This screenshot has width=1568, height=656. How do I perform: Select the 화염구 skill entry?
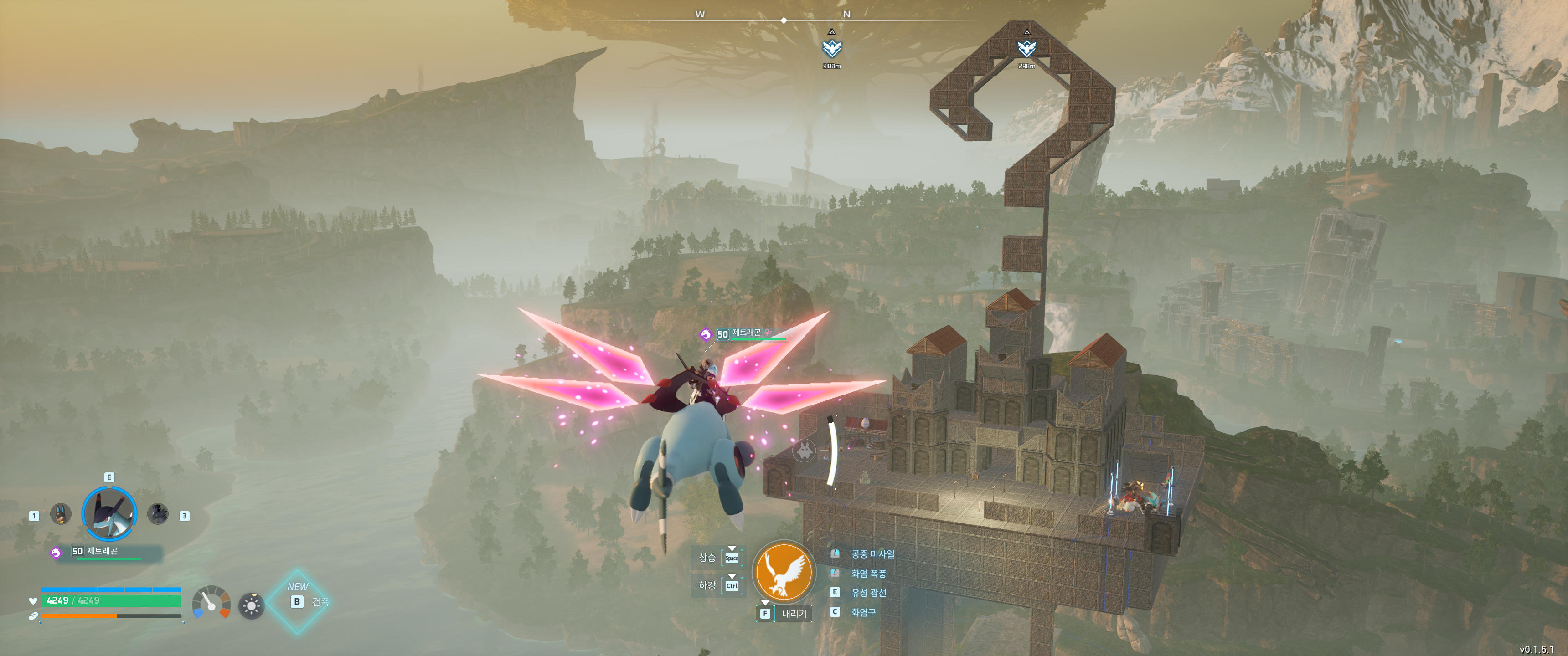[863, 612]
